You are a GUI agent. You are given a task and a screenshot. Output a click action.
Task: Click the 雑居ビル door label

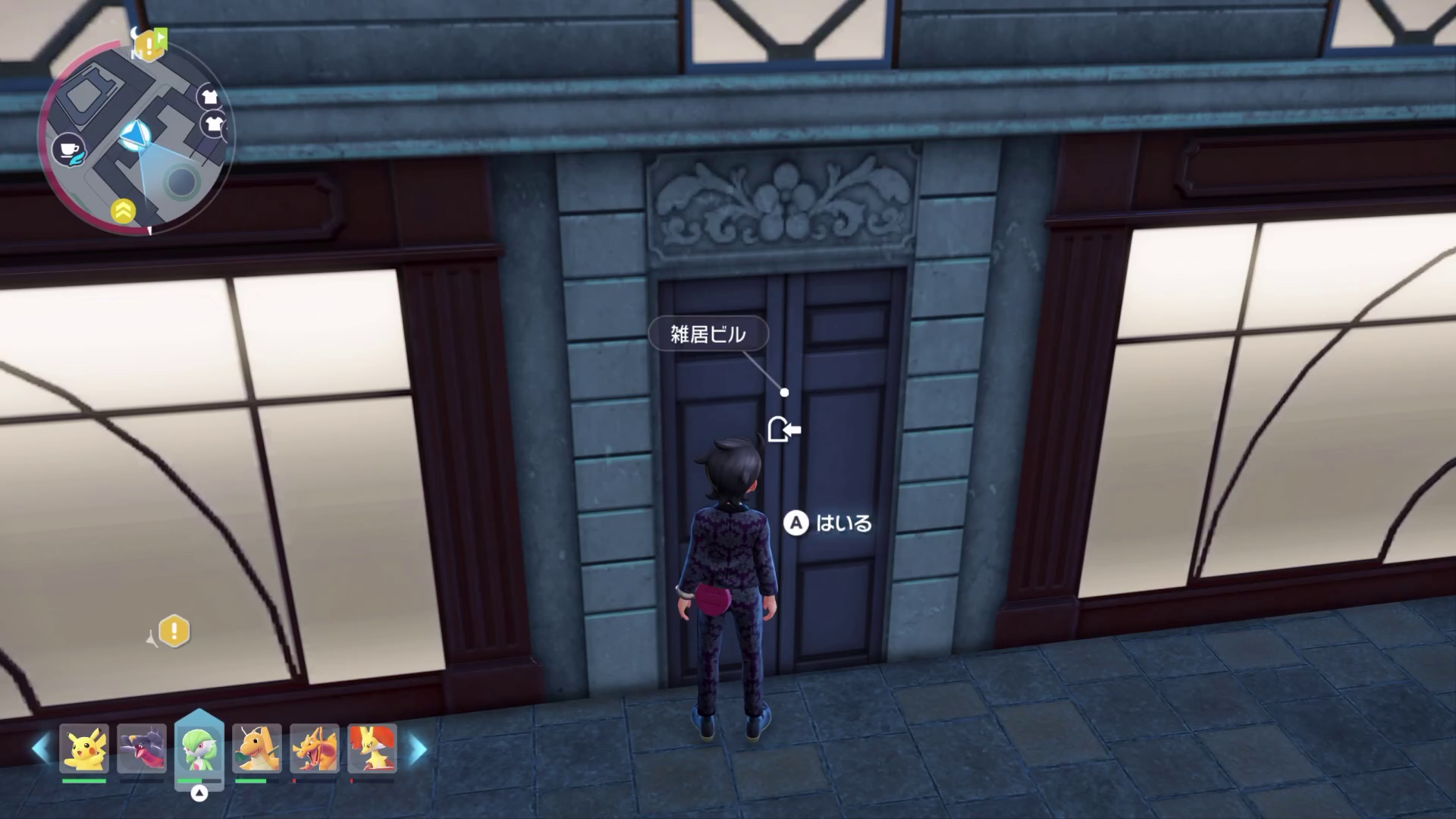click(708, 334)
